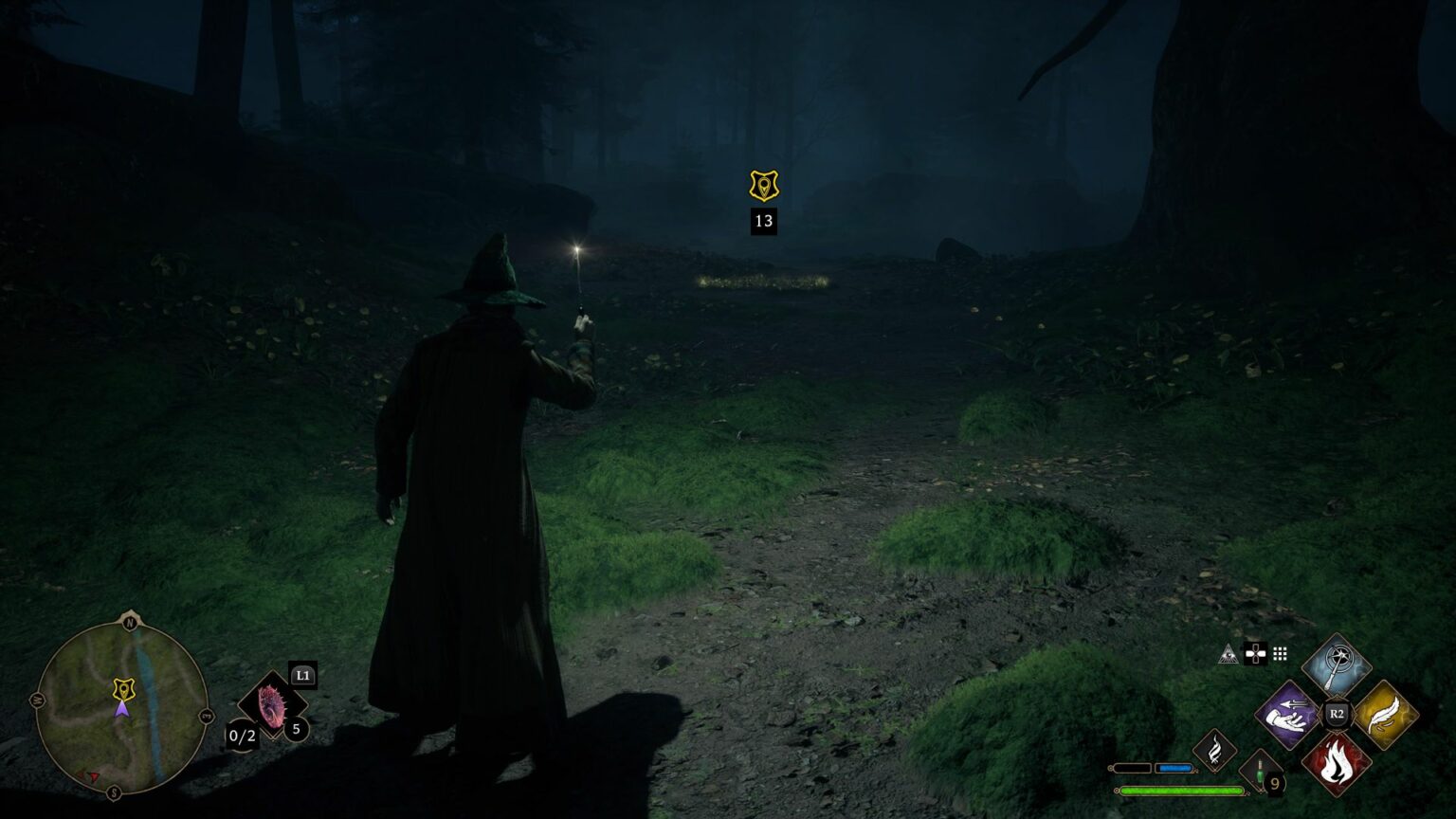Expand the 0/2 plant counter badge
1456x819 pixels.
pos(242,736)
